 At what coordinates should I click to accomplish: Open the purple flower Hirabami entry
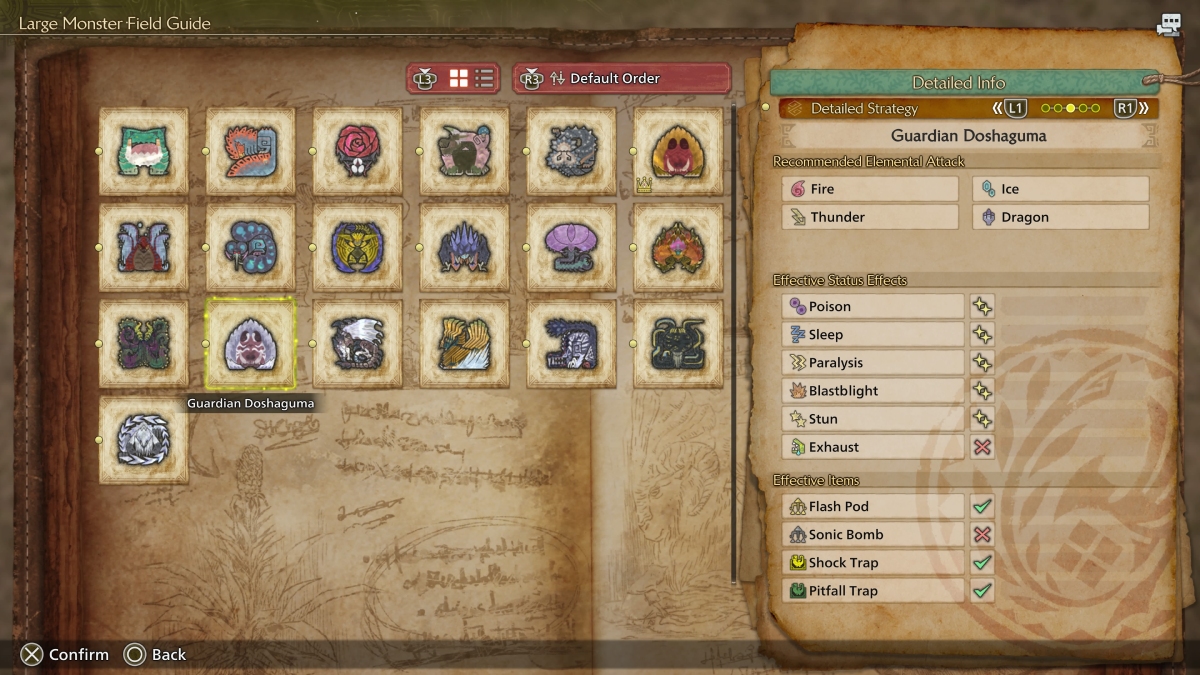point(571,247)
